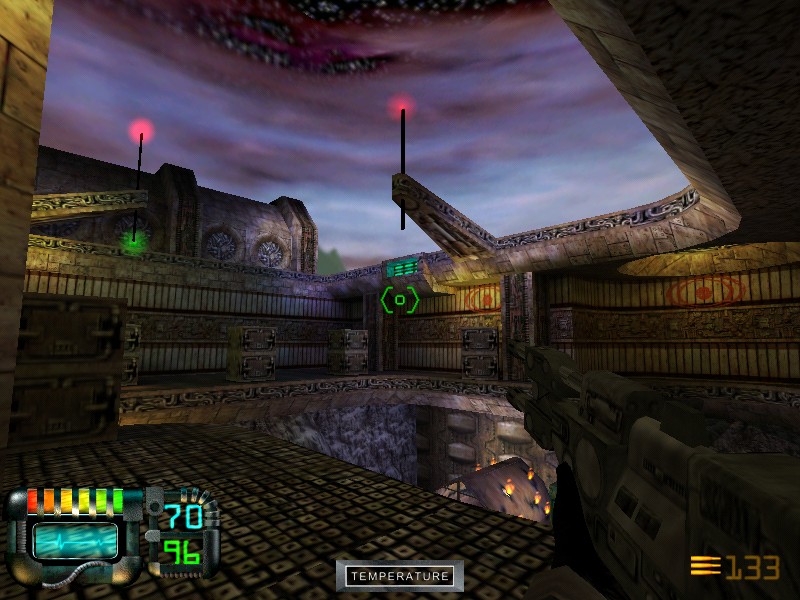Click the TEMPERATURE label box
The width and height of the screenshot is (800, 600).
(400, 576)
